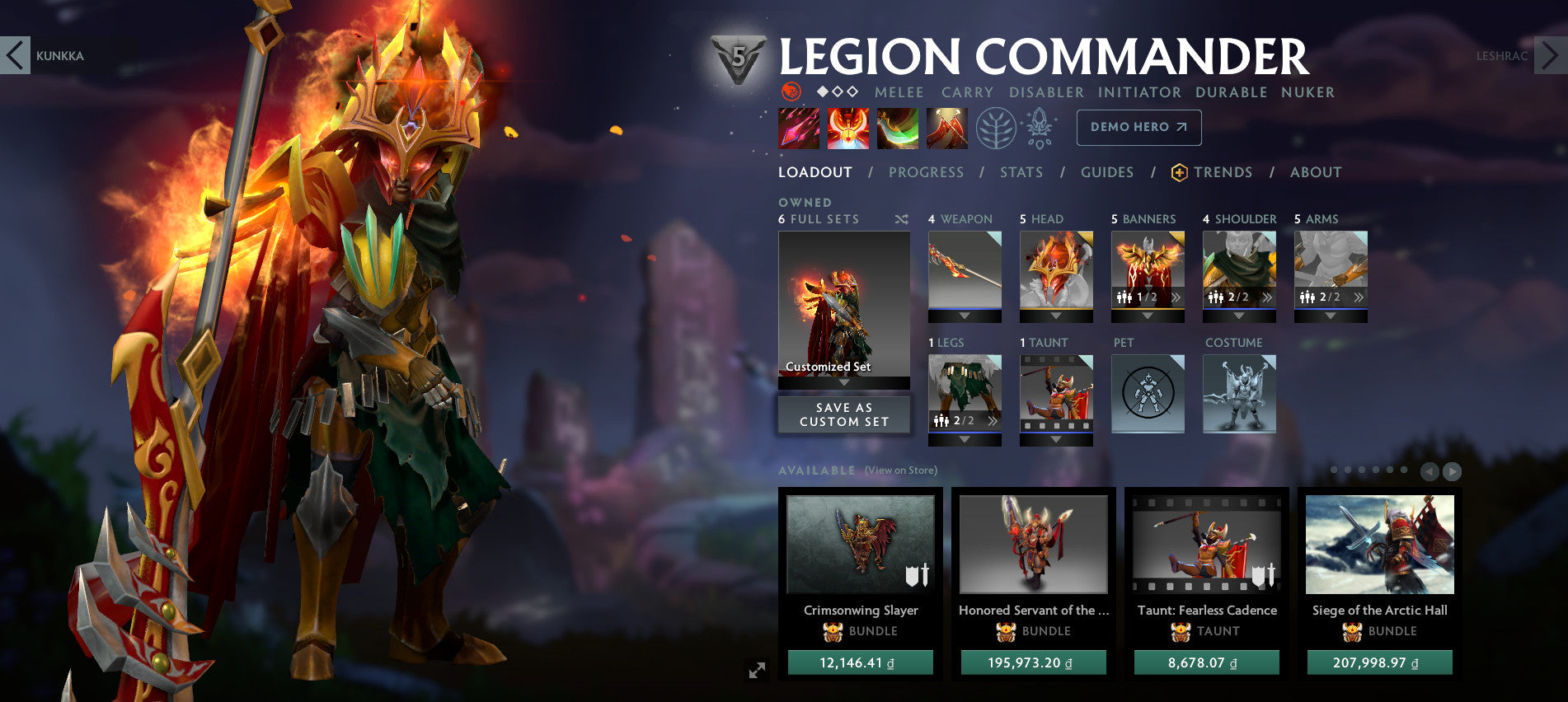Select the Duel ability icon
Viewport: 1568px width, 702px height.
950,128
